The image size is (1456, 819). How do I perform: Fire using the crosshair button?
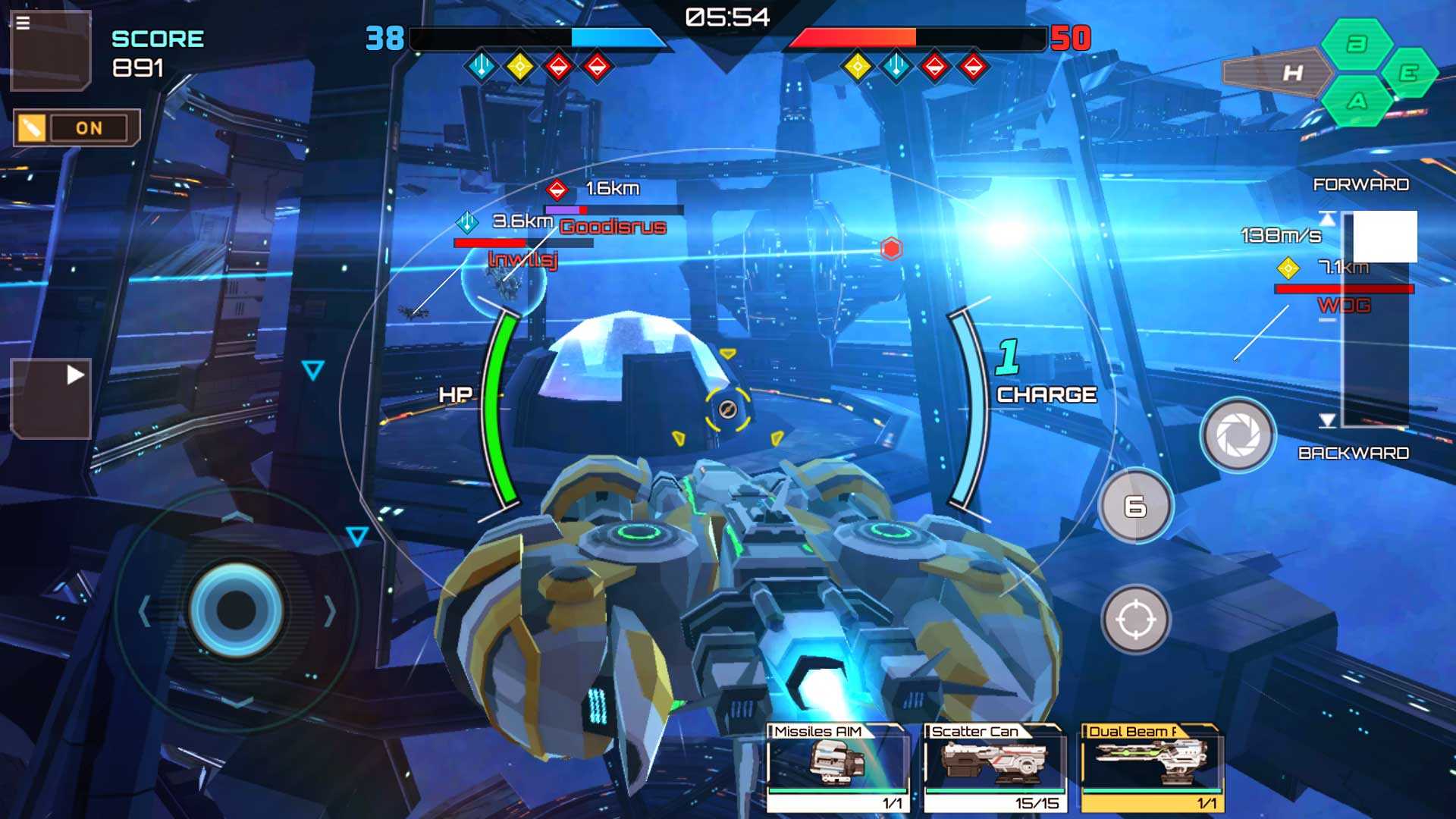(1135, 620)
